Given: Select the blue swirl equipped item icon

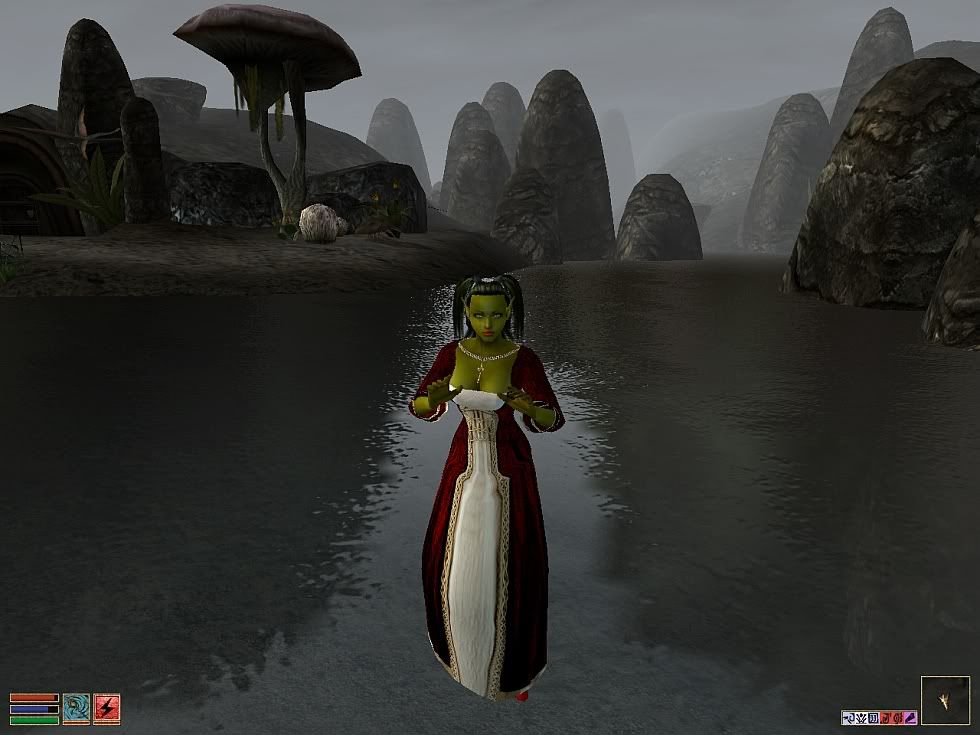Looking at the screenshot, I should (76, 708).
